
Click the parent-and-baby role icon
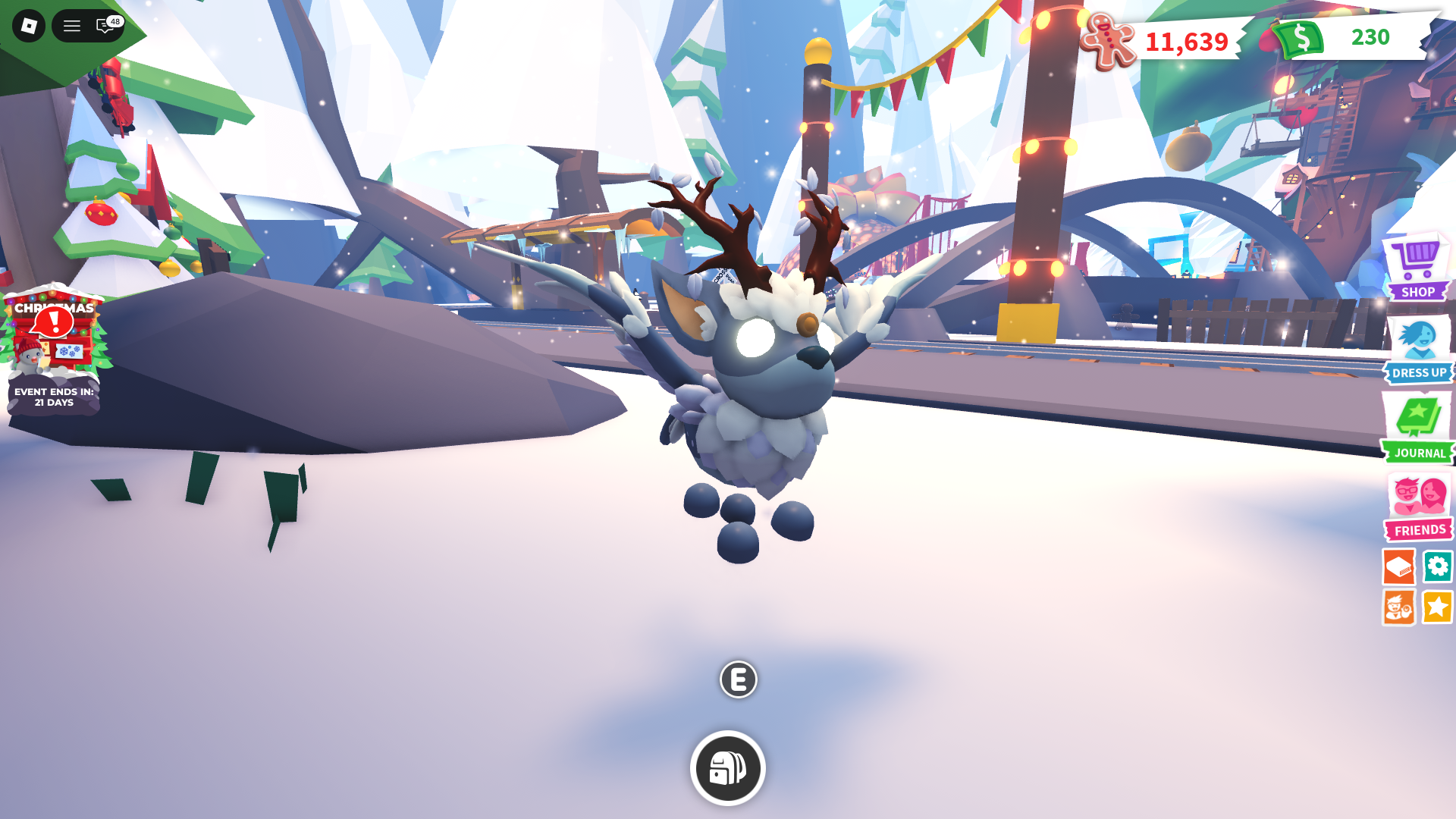[x=1399, y=607]
